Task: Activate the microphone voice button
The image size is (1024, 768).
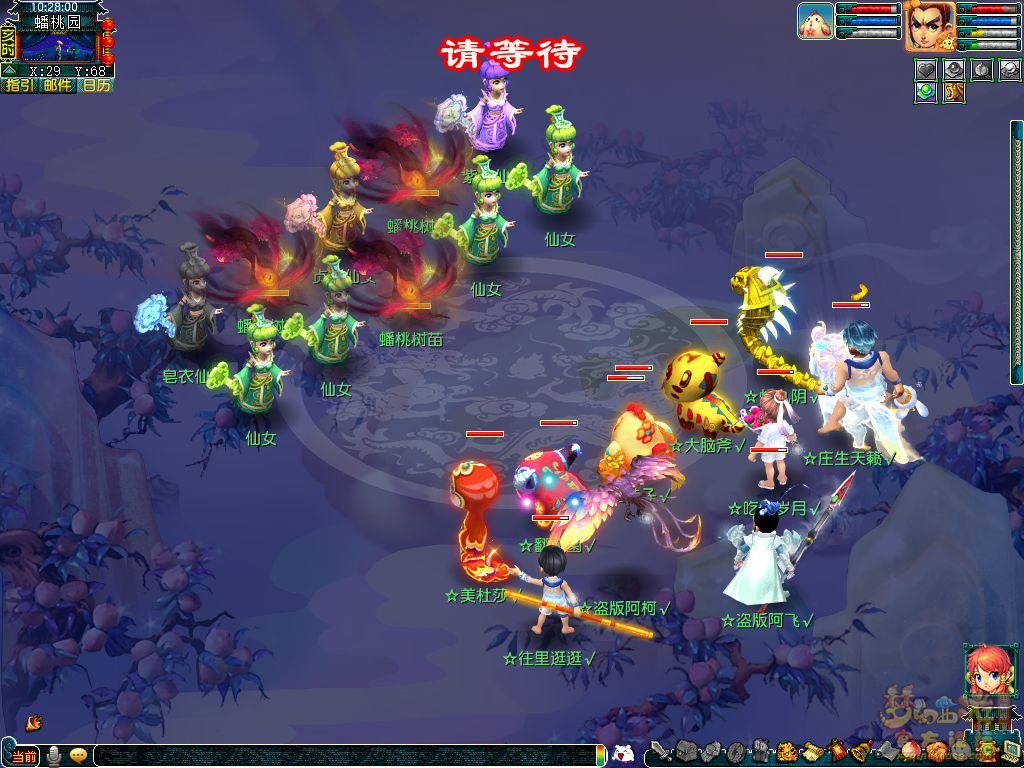Action: click(x=54, y=755)
